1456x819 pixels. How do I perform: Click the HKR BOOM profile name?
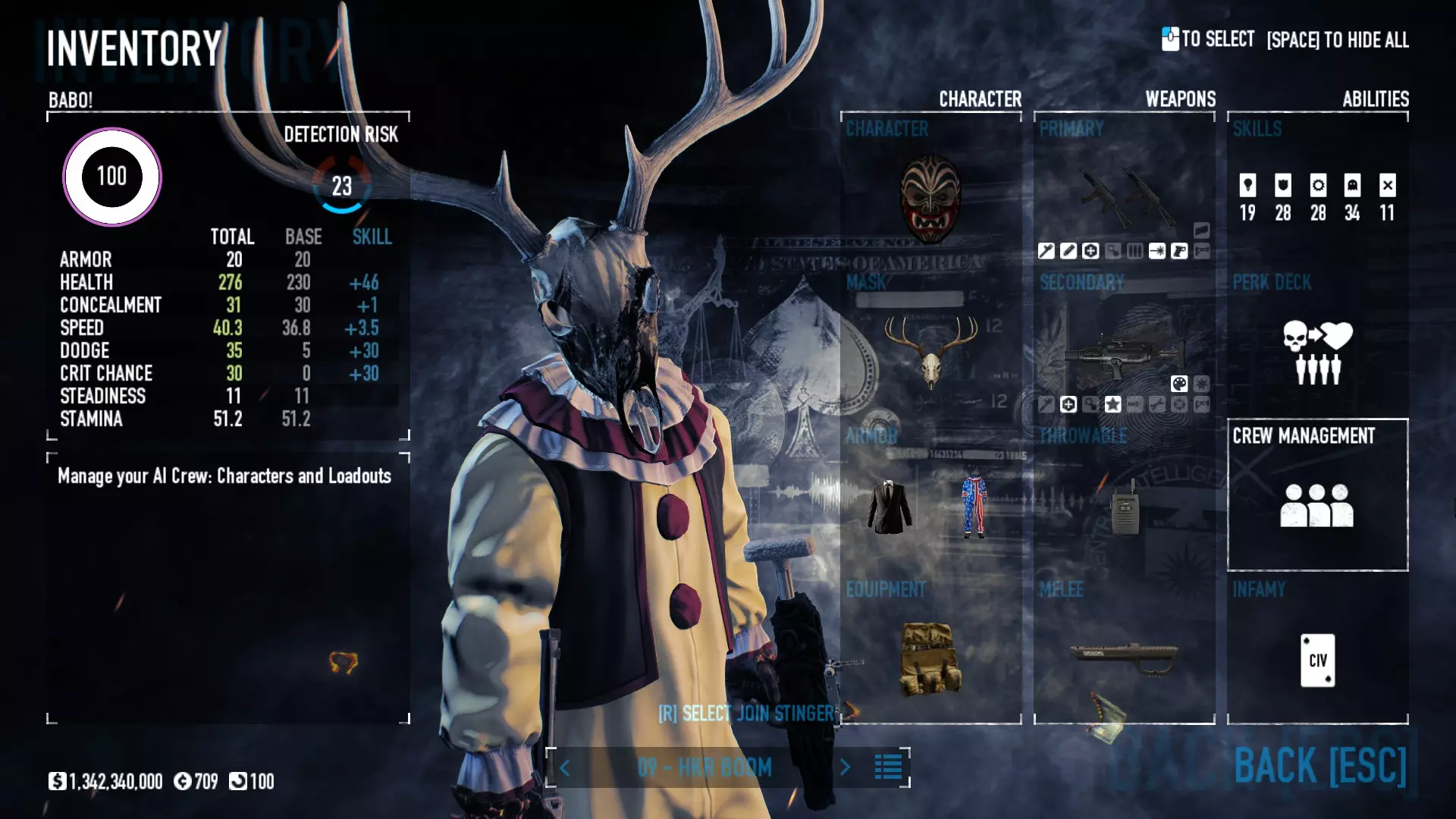coord(704,767)
